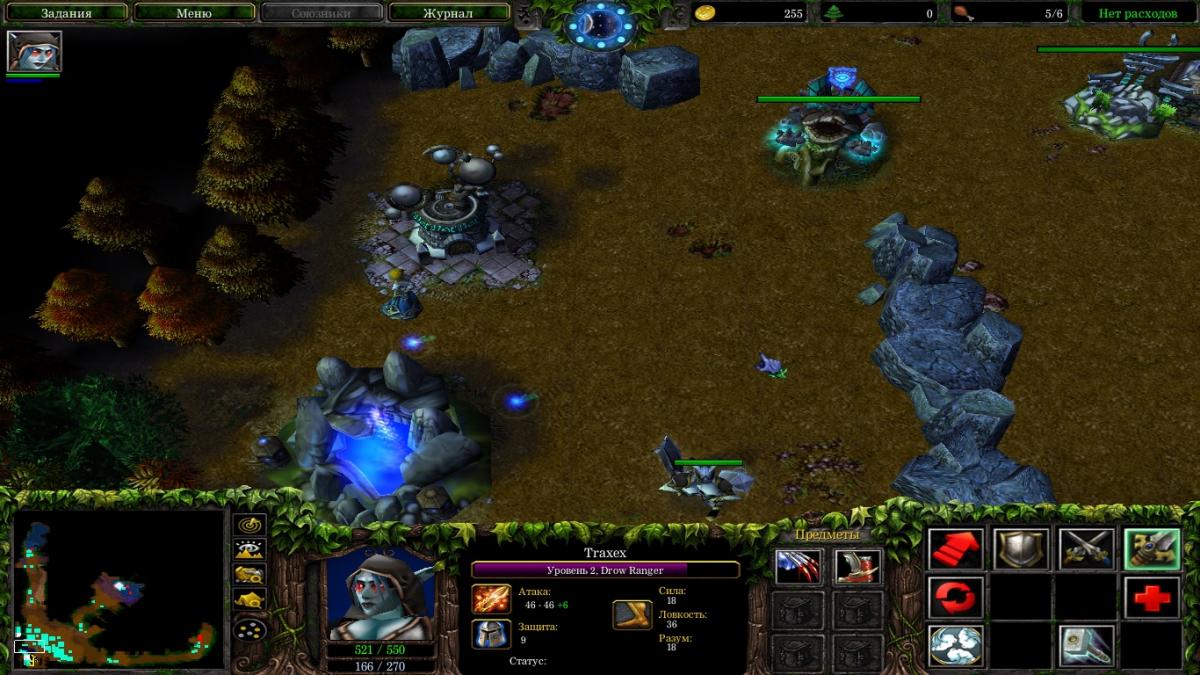Click the Drow Ranger portrait
This screenshot has width=1200, height=675.
coord(381,594)
